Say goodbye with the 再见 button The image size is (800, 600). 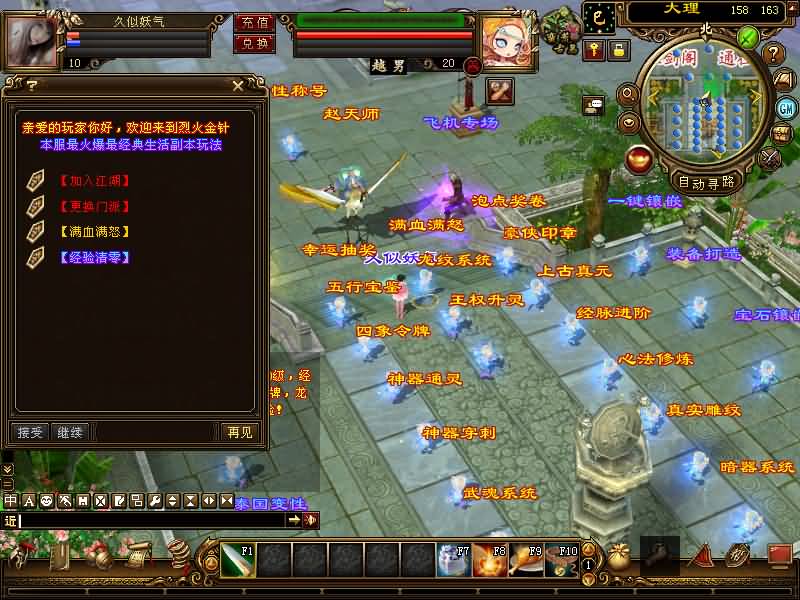pyautogui.click(x=240, y=432)
